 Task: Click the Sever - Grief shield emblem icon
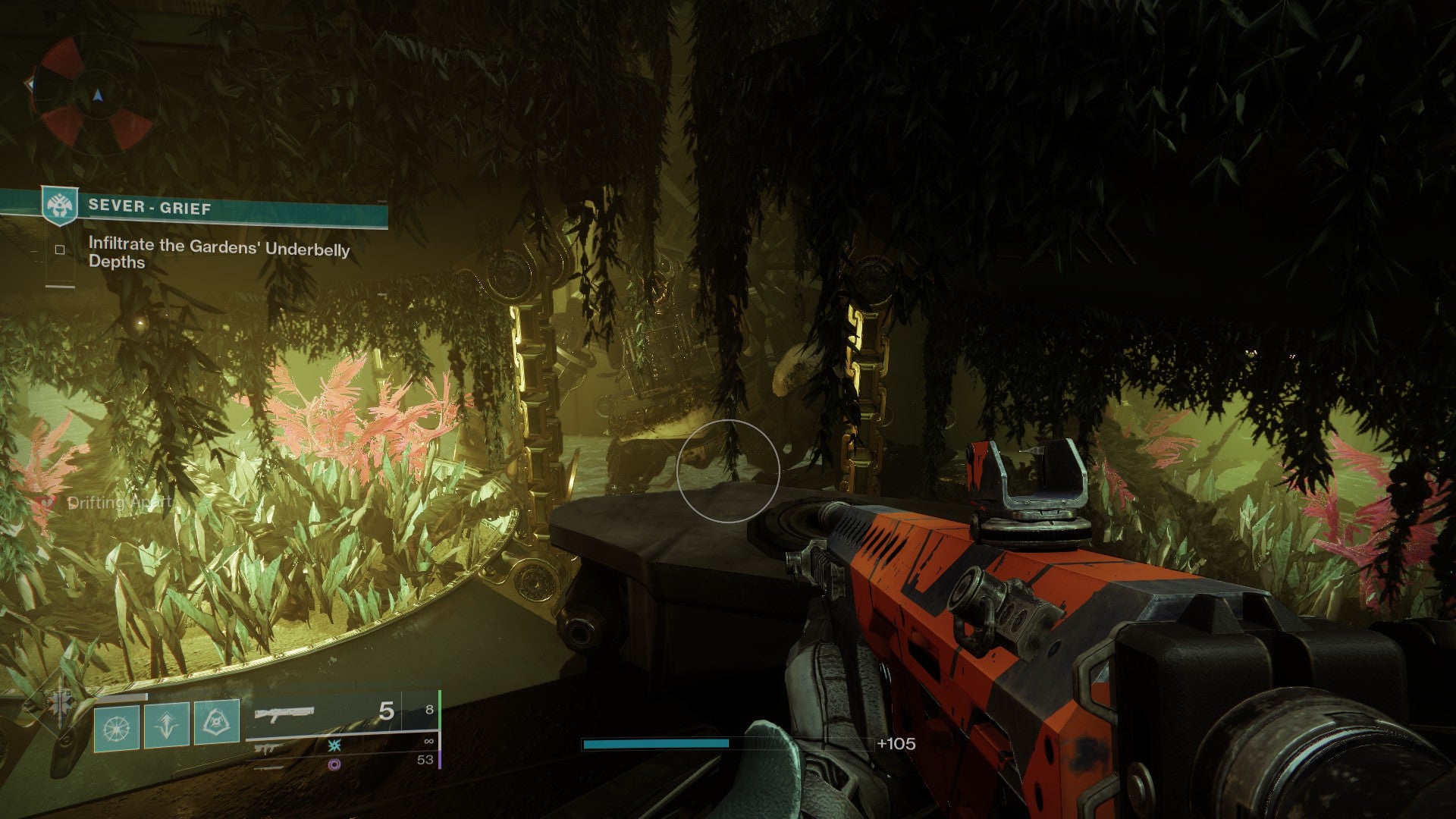(60, 206)
